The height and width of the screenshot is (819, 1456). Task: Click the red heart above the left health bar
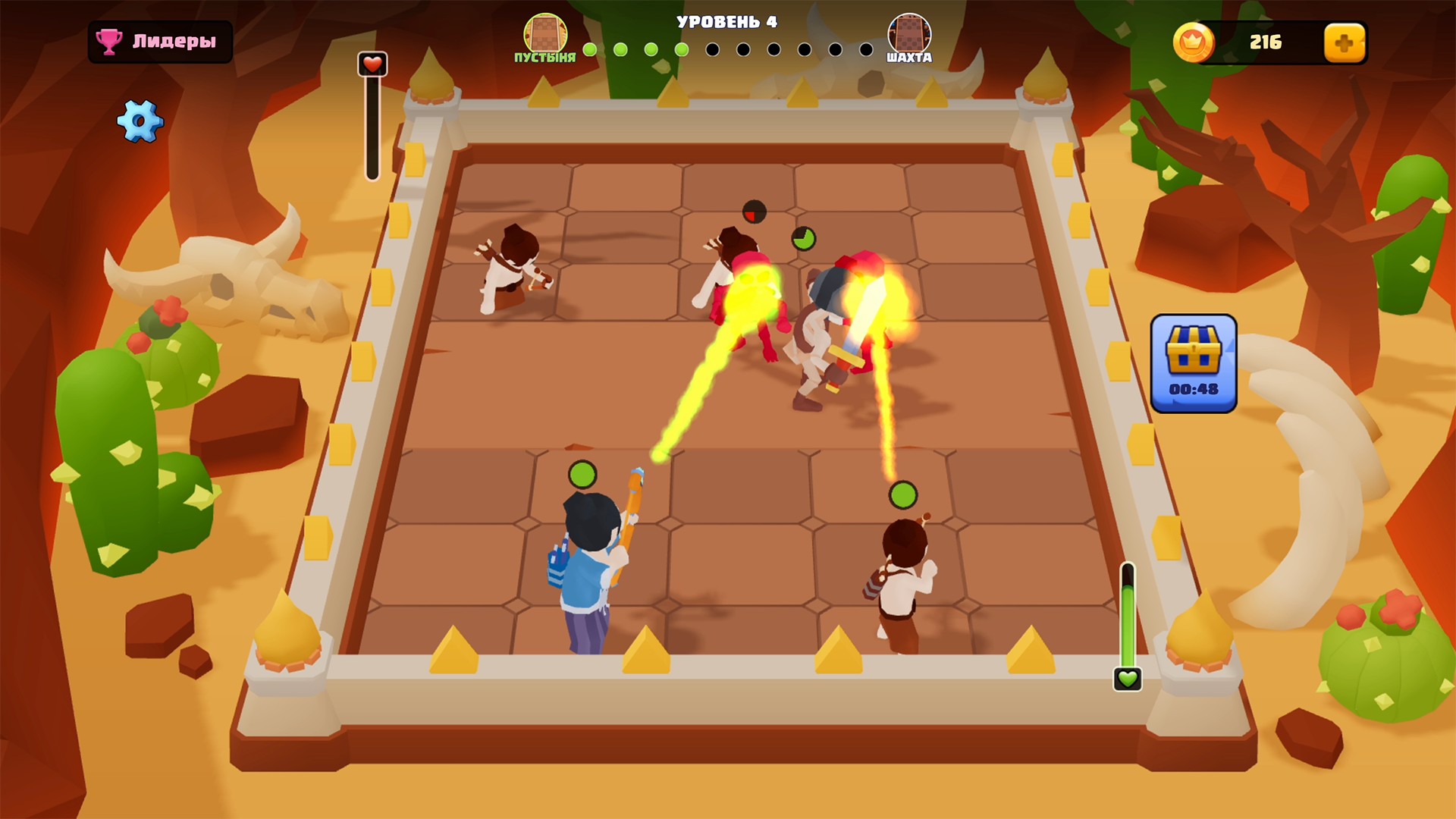(x=371, y=64)
